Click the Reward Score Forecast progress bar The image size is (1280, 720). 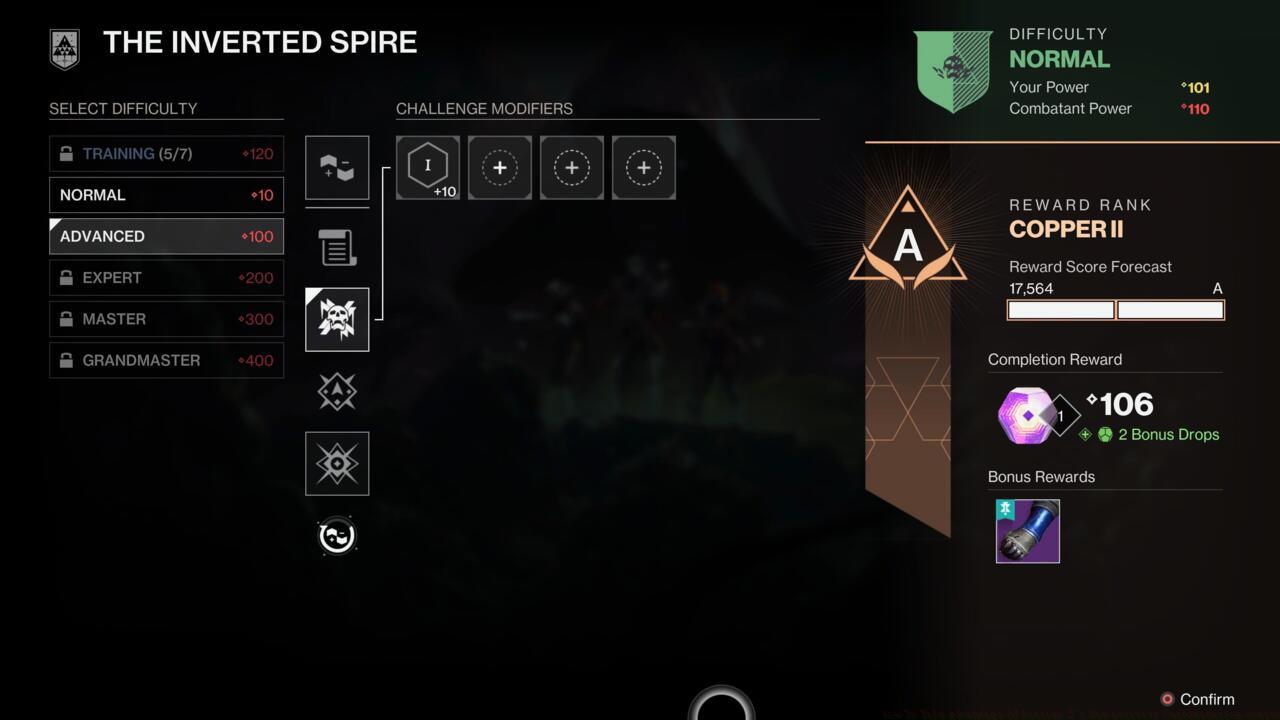coord(1115,310)
